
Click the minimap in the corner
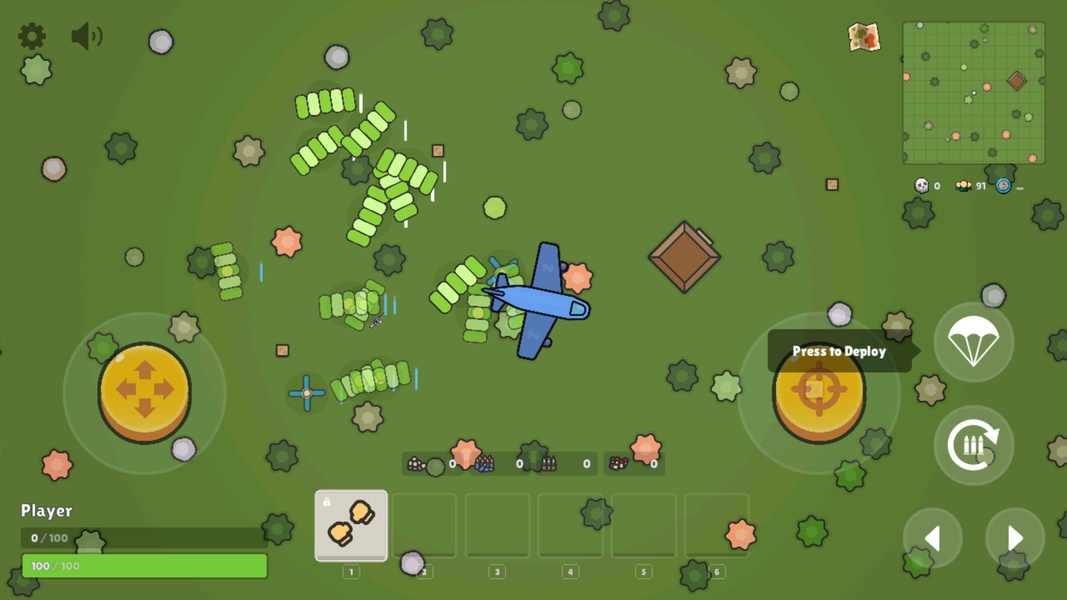(973, 93)
